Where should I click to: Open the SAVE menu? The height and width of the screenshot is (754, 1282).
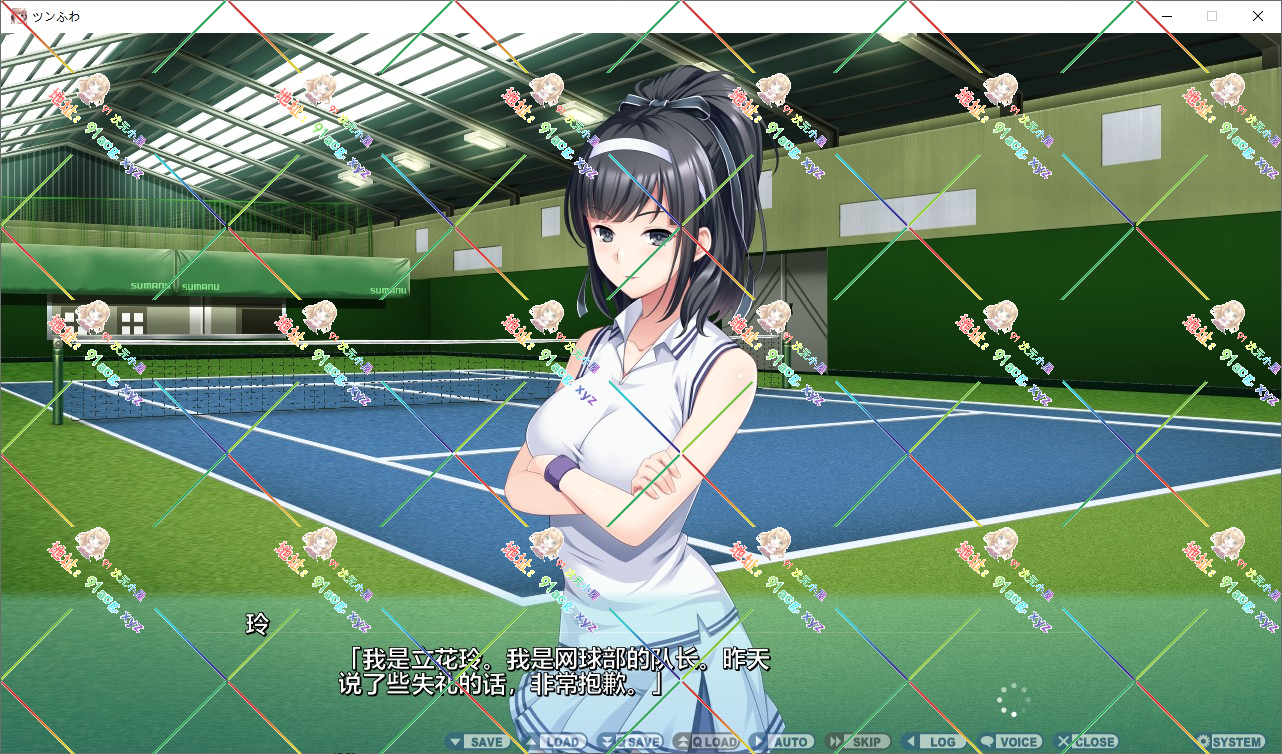click(478, 742)
